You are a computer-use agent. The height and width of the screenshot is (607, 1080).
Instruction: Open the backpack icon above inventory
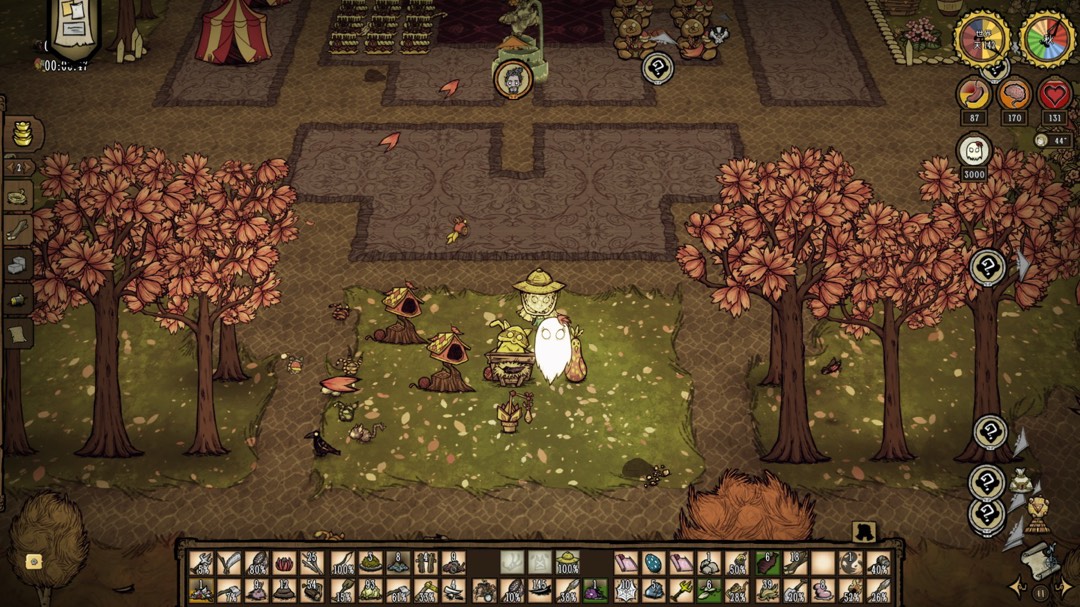pyautogui.click(x=863, y=531)
